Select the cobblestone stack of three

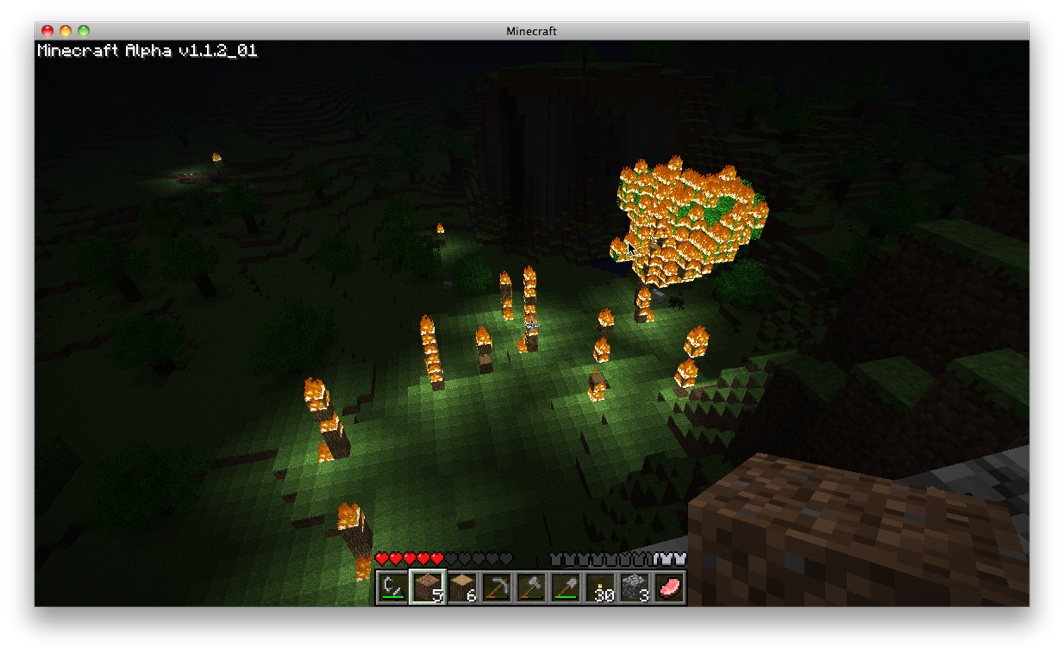pyautogui.click(x=635, y=588)
